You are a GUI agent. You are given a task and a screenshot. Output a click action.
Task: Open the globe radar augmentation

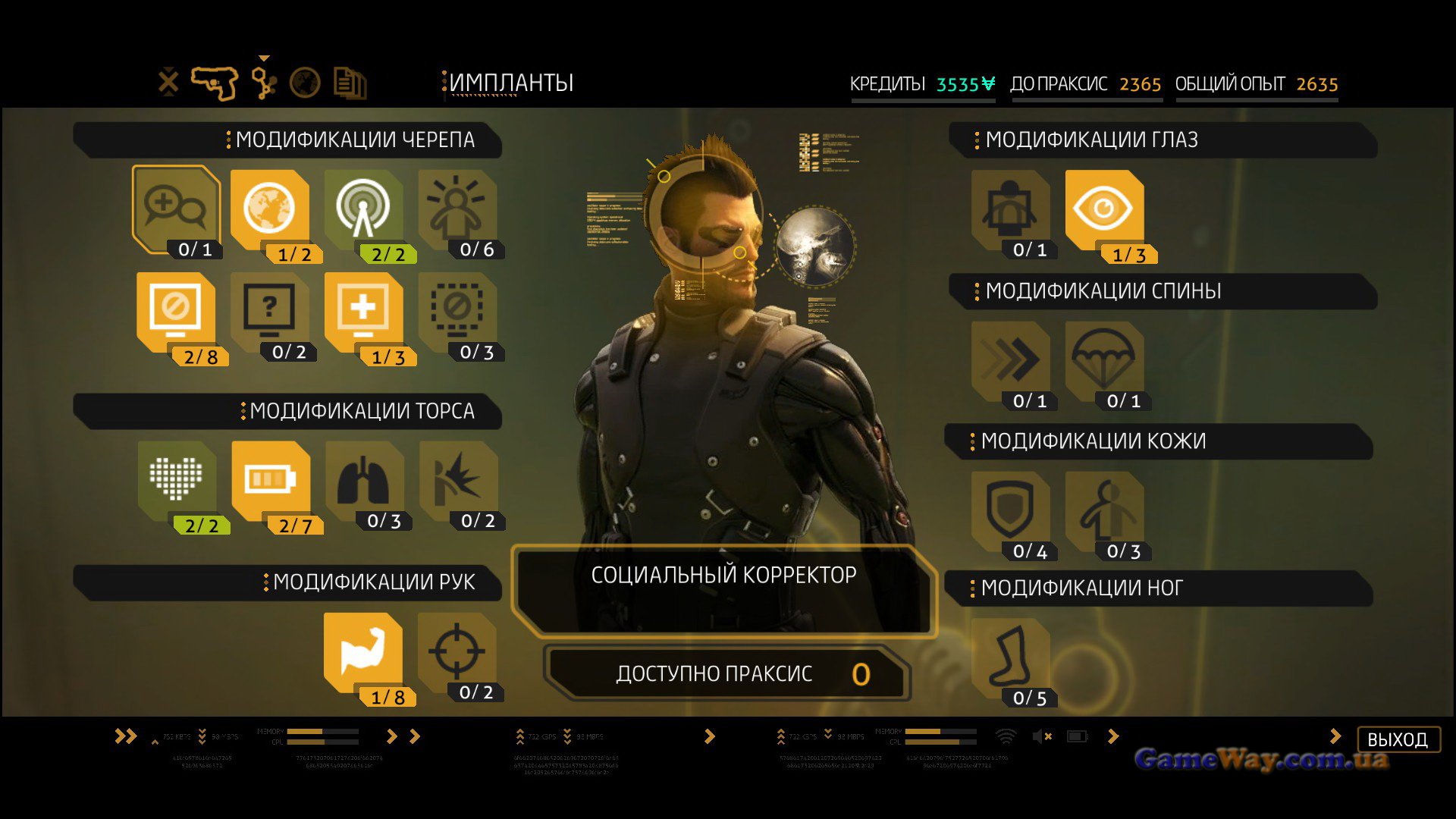(x=269, y=208)
